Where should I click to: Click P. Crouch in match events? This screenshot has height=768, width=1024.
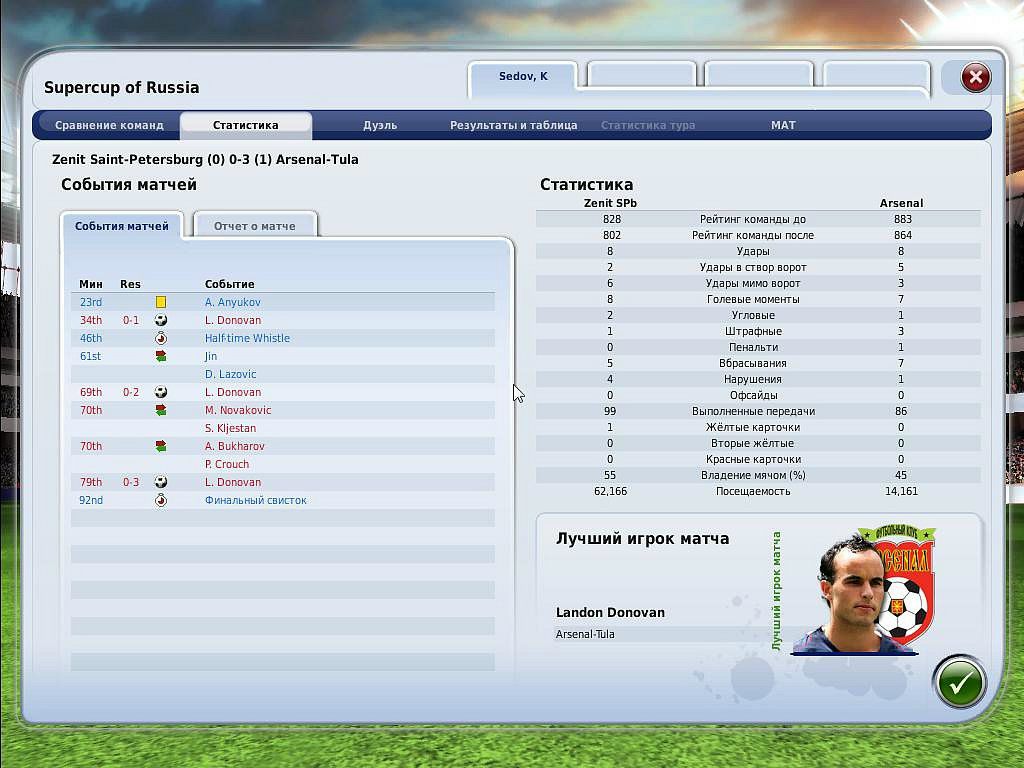(227, 464)
